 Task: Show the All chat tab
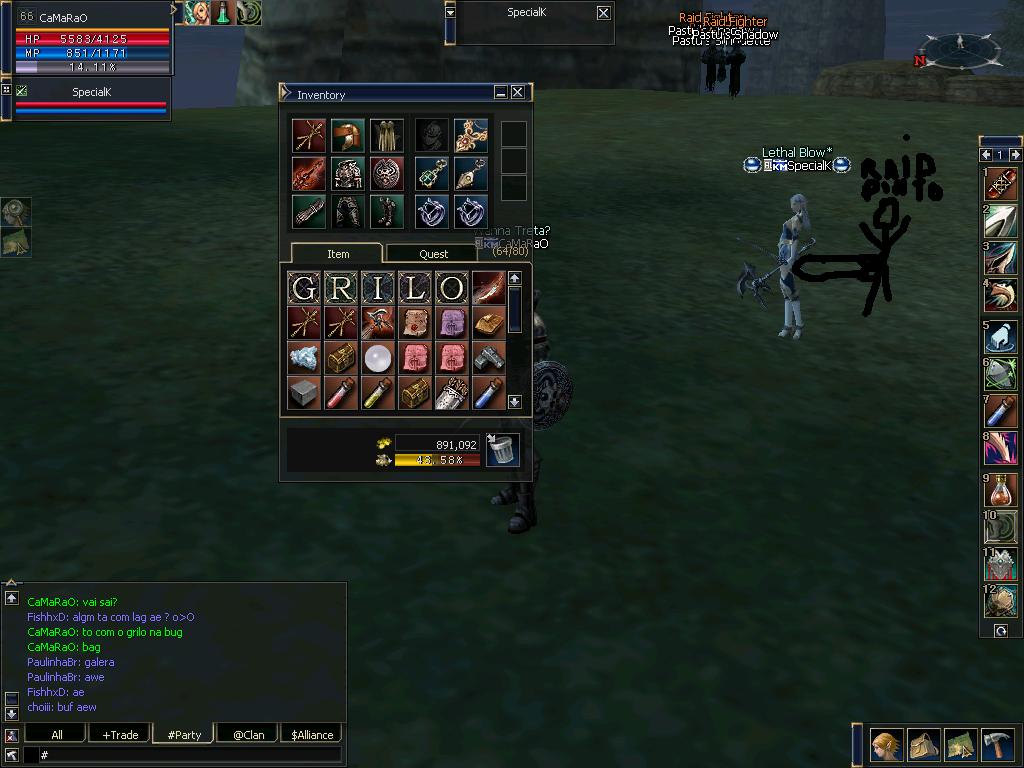pos(57,734)
